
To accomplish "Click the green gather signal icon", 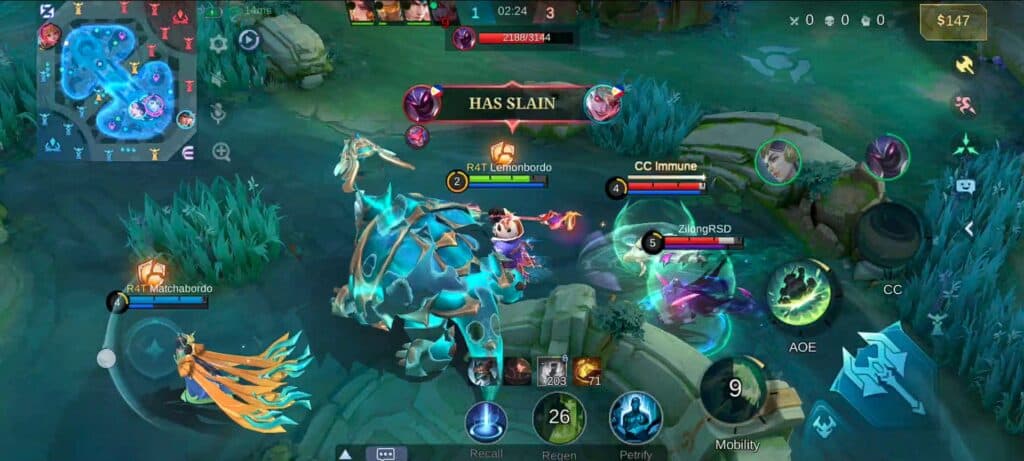I will 965,145.
